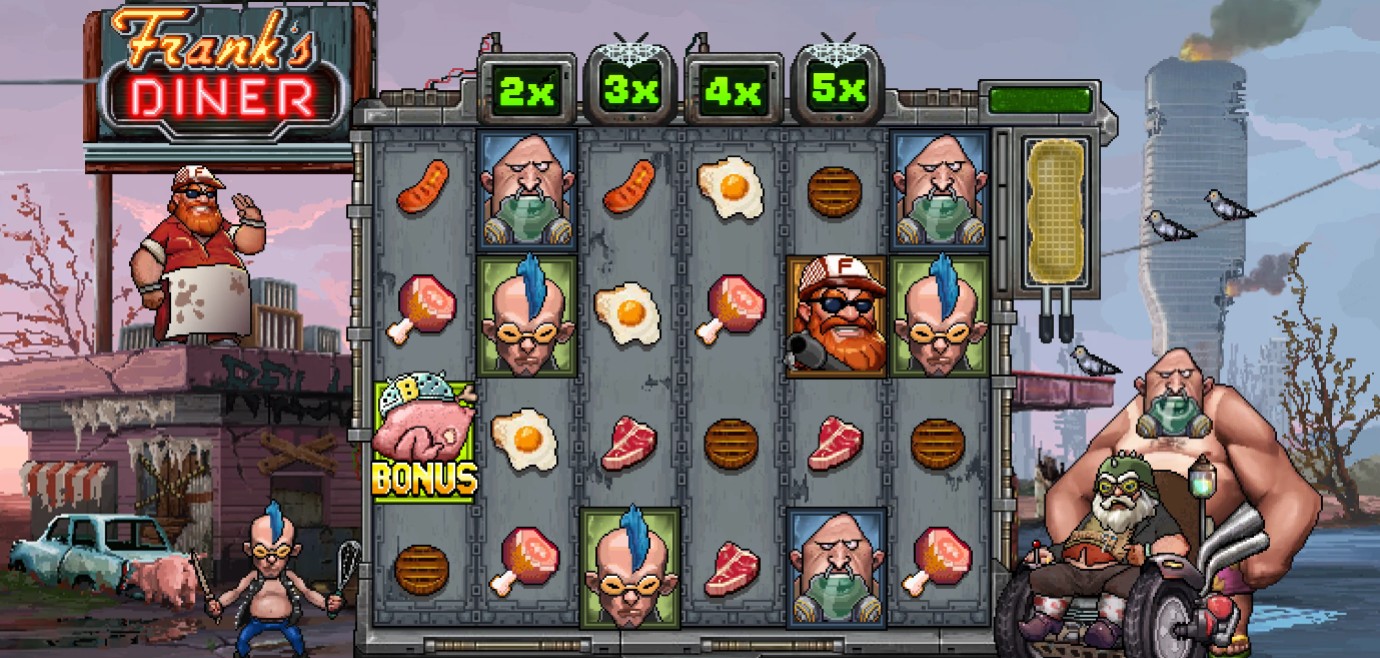Click the Frank symbol with red beard
This screenshot has height=658, width=1380.
(836, 315)
